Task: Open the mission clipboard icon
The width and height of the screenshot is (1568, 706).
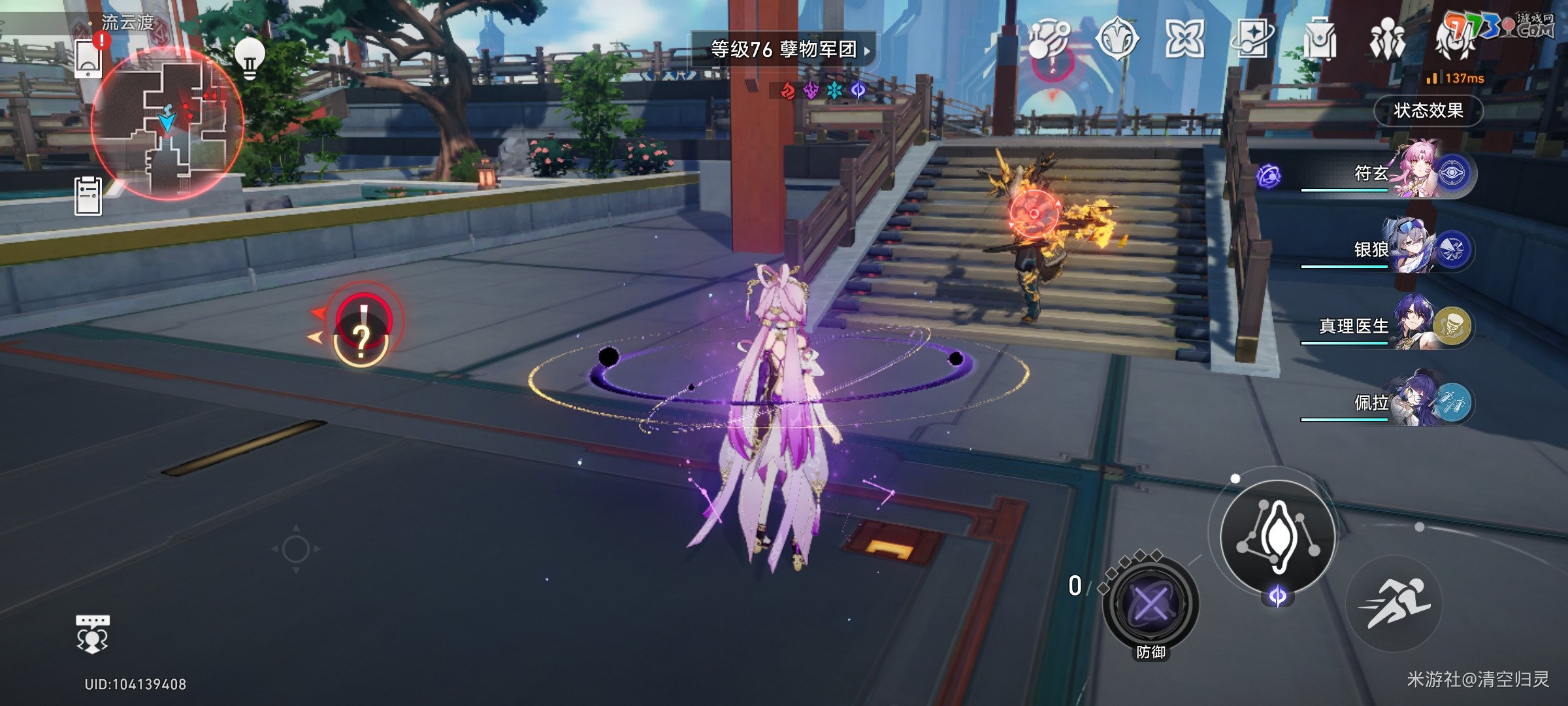Action: click(88, 195)
